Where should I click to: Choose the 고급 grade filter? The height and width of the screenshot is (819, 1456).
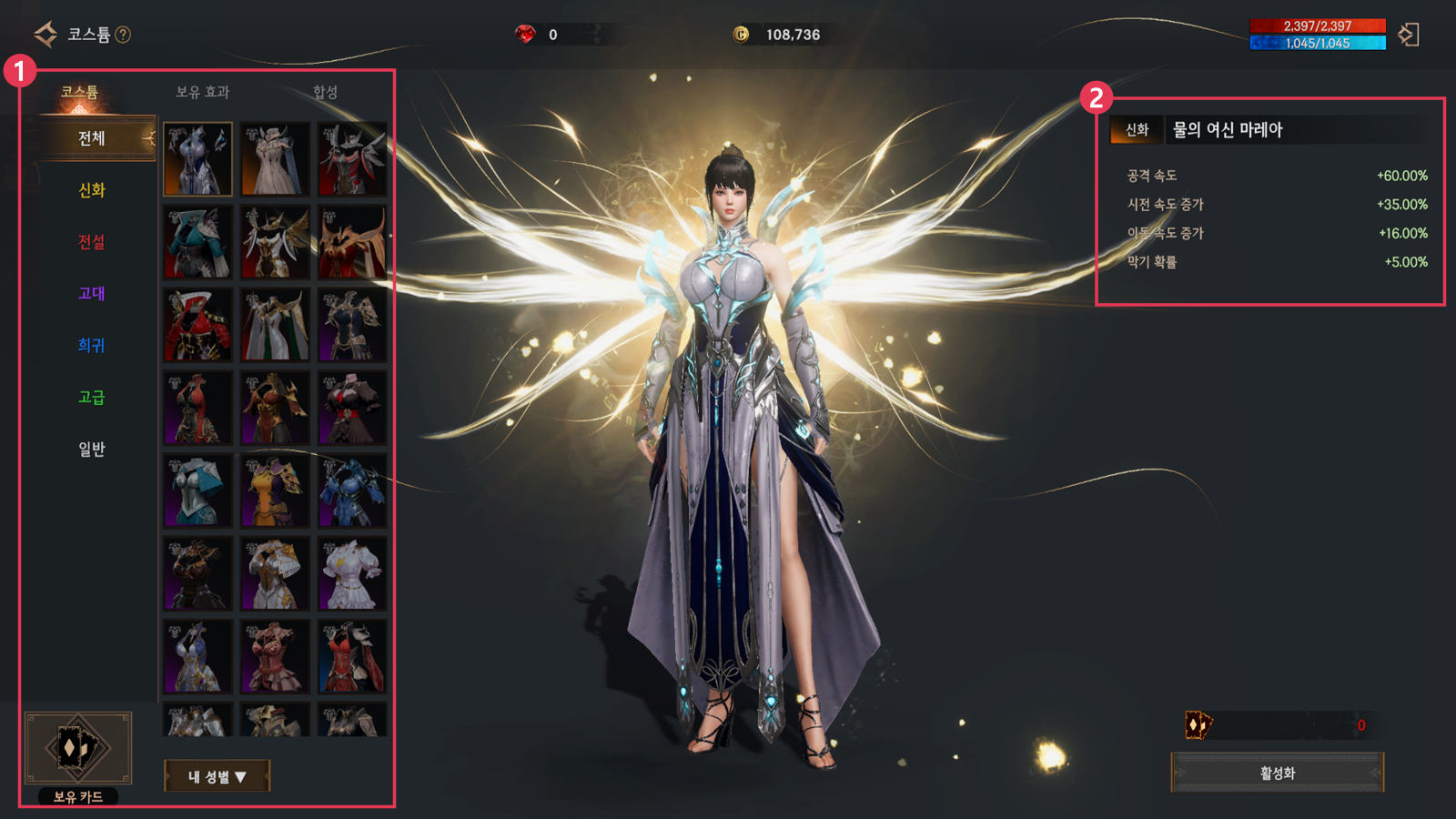click(x=92, y=398)
